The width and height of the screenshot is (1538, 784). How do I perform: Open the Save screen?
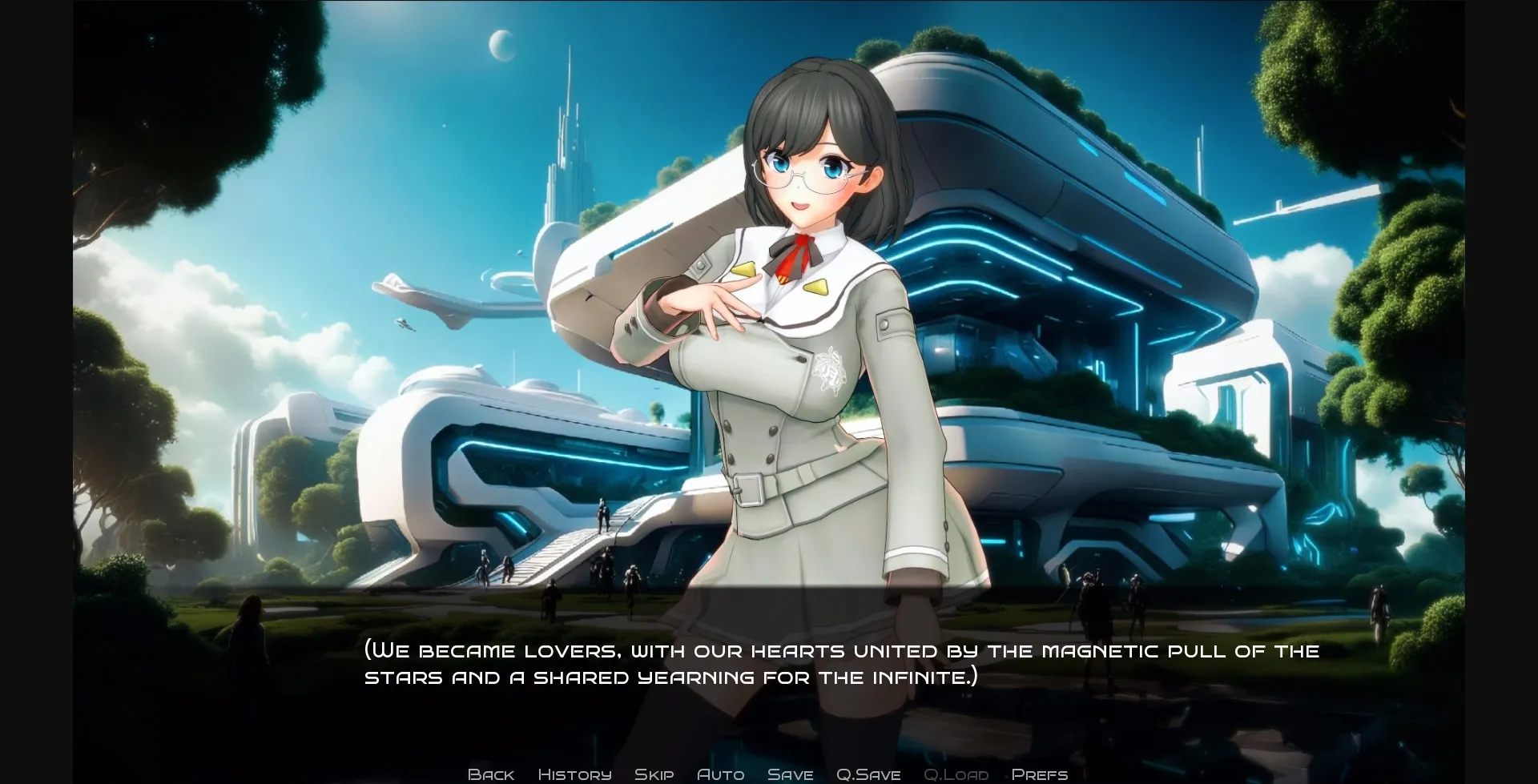click(x=790, y=774)
